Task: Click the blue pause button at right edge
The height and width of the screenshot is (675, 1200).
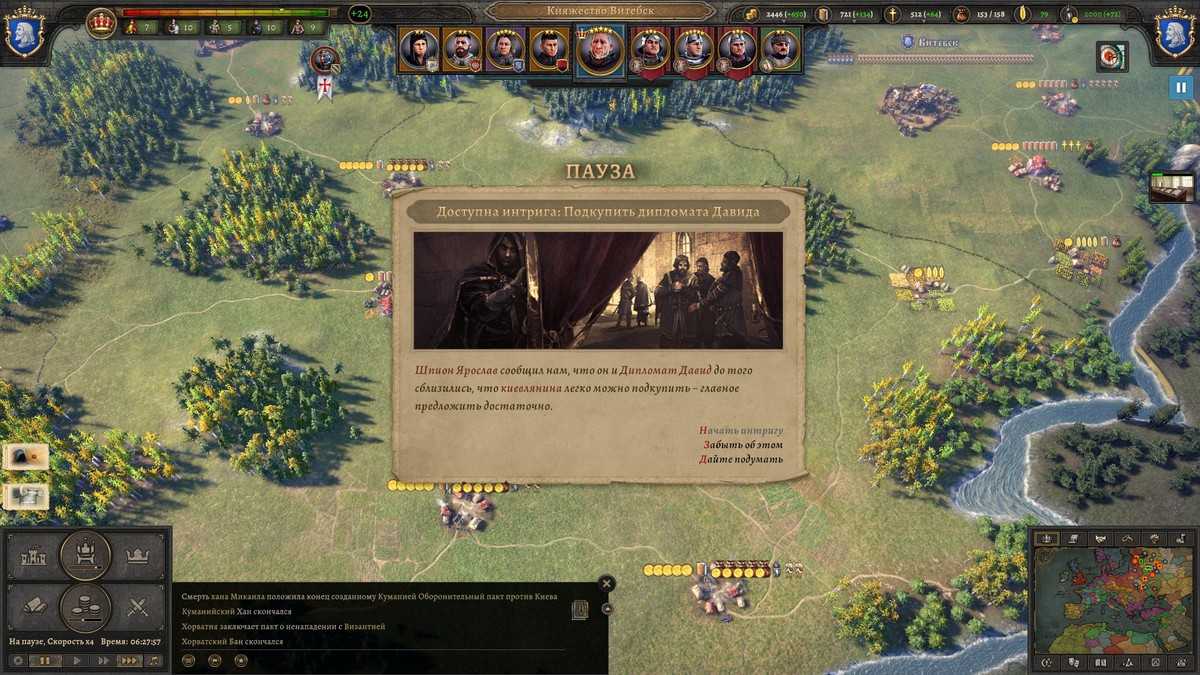Action: [x=1181, y=88]
